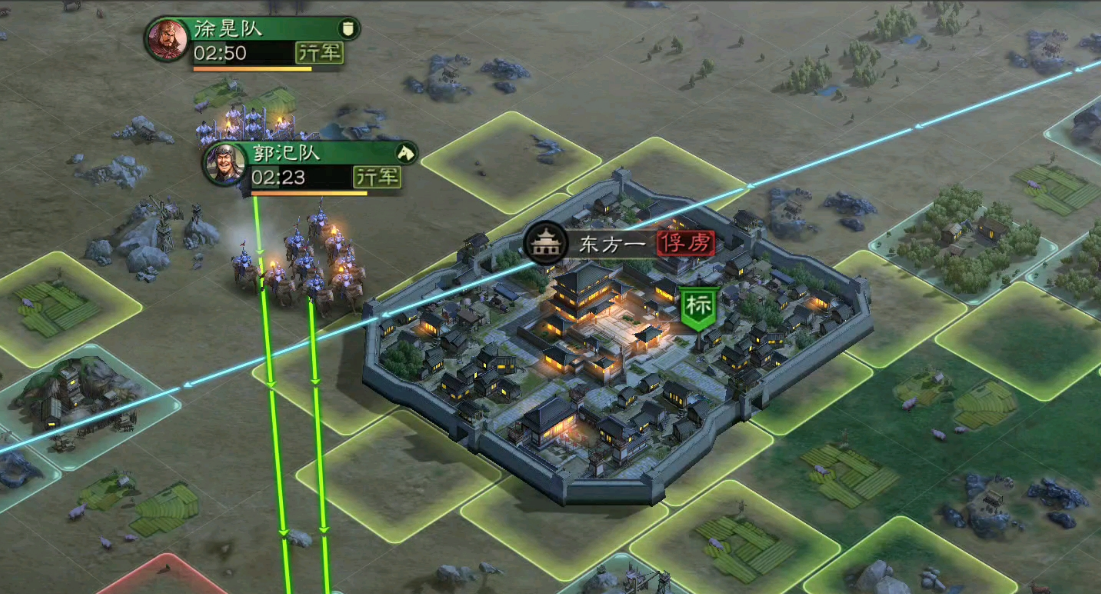Viewport: 1101px width, 594px height.
Task: Click the 徐晃 general portrait
Action: coord(167,40)
